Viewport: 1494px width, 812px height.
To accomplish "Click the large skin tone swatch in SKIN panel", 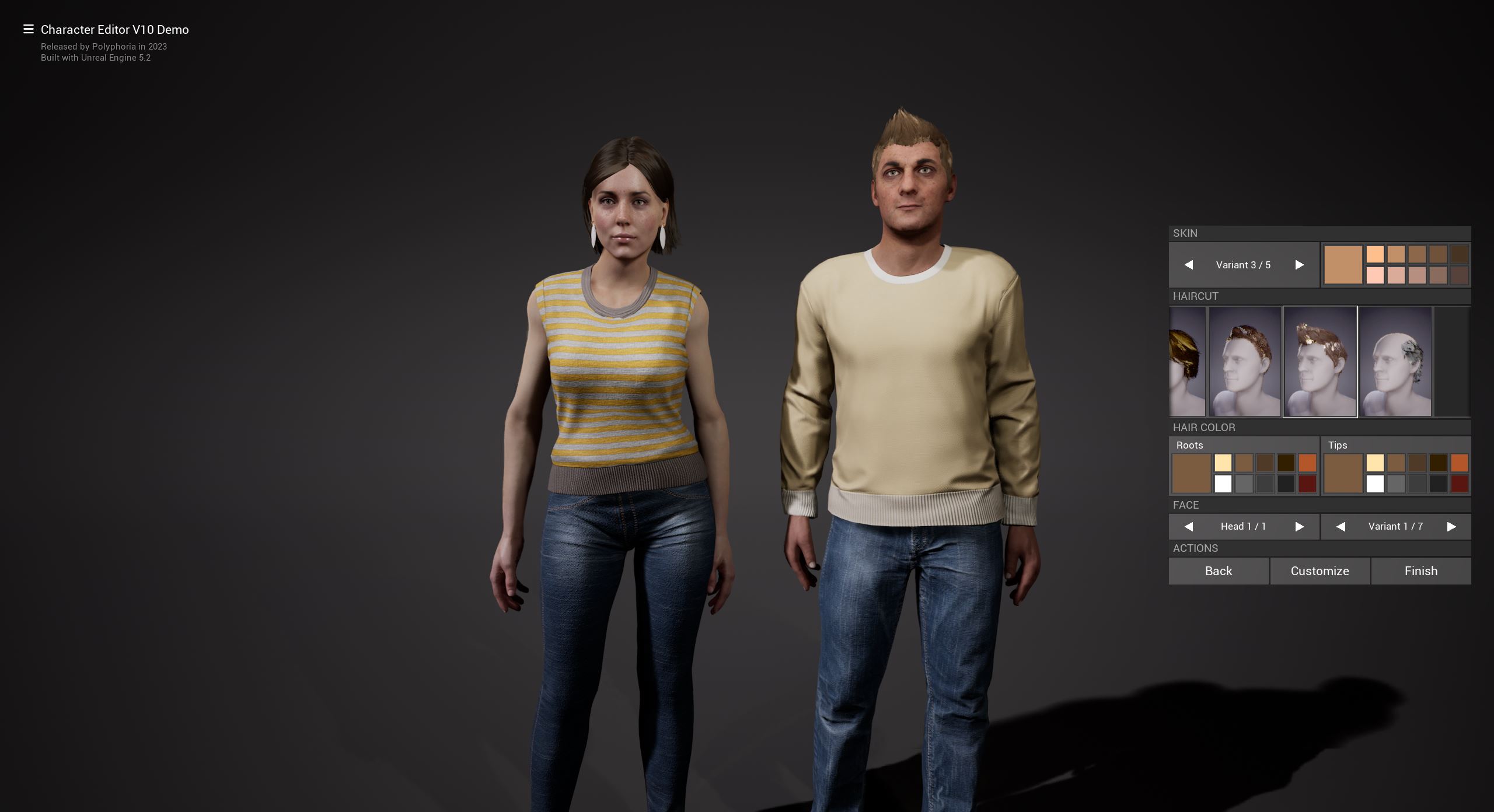I will [x=1343, y=265].
